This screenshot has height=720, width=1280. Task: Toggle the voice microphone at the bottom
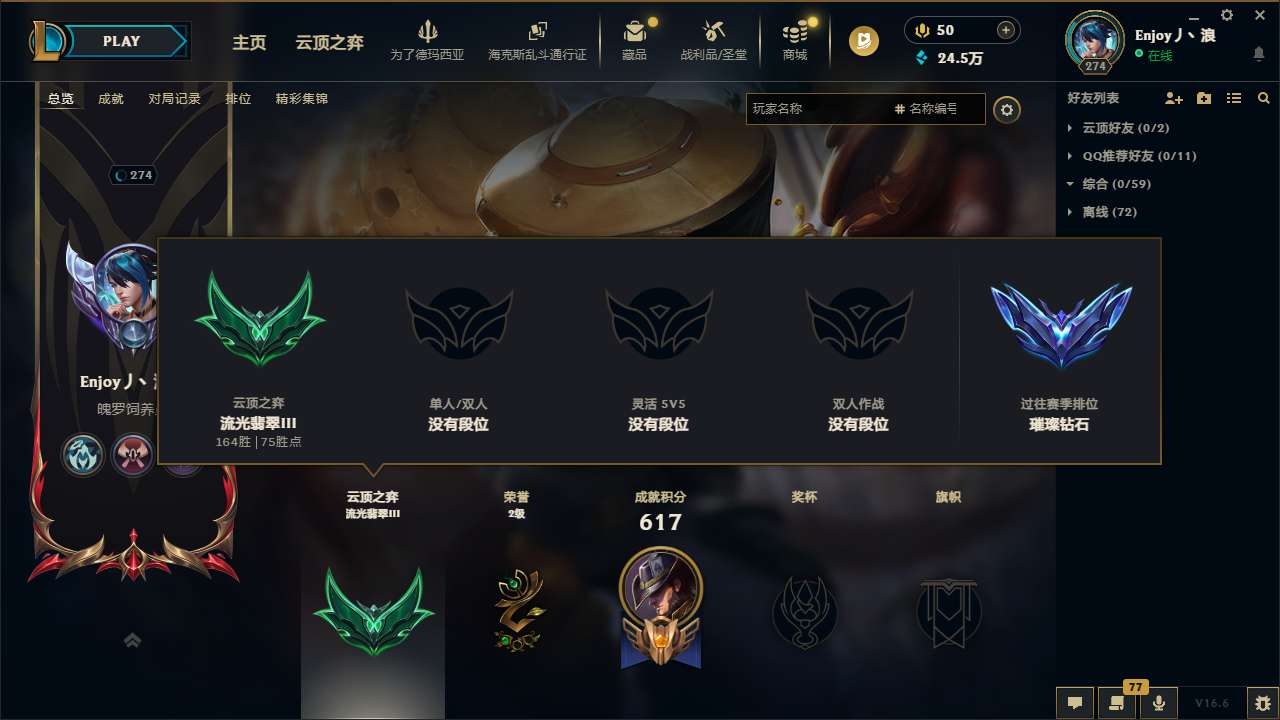(x=1158, y=702)
